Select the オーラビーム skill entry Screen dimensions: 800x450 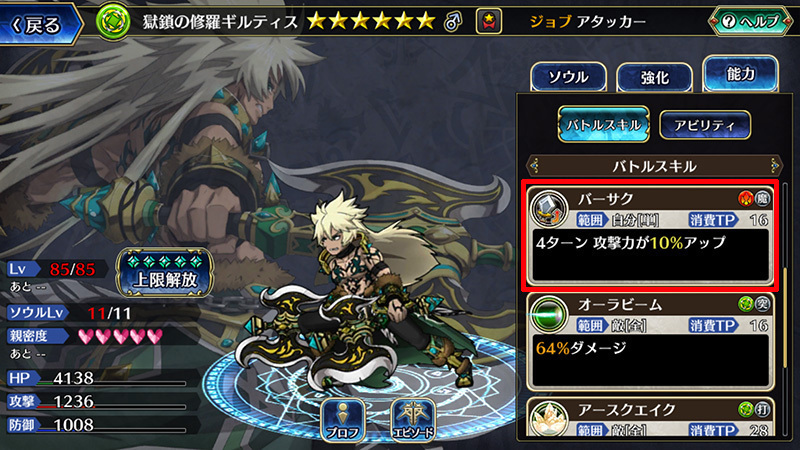point(651,341)
